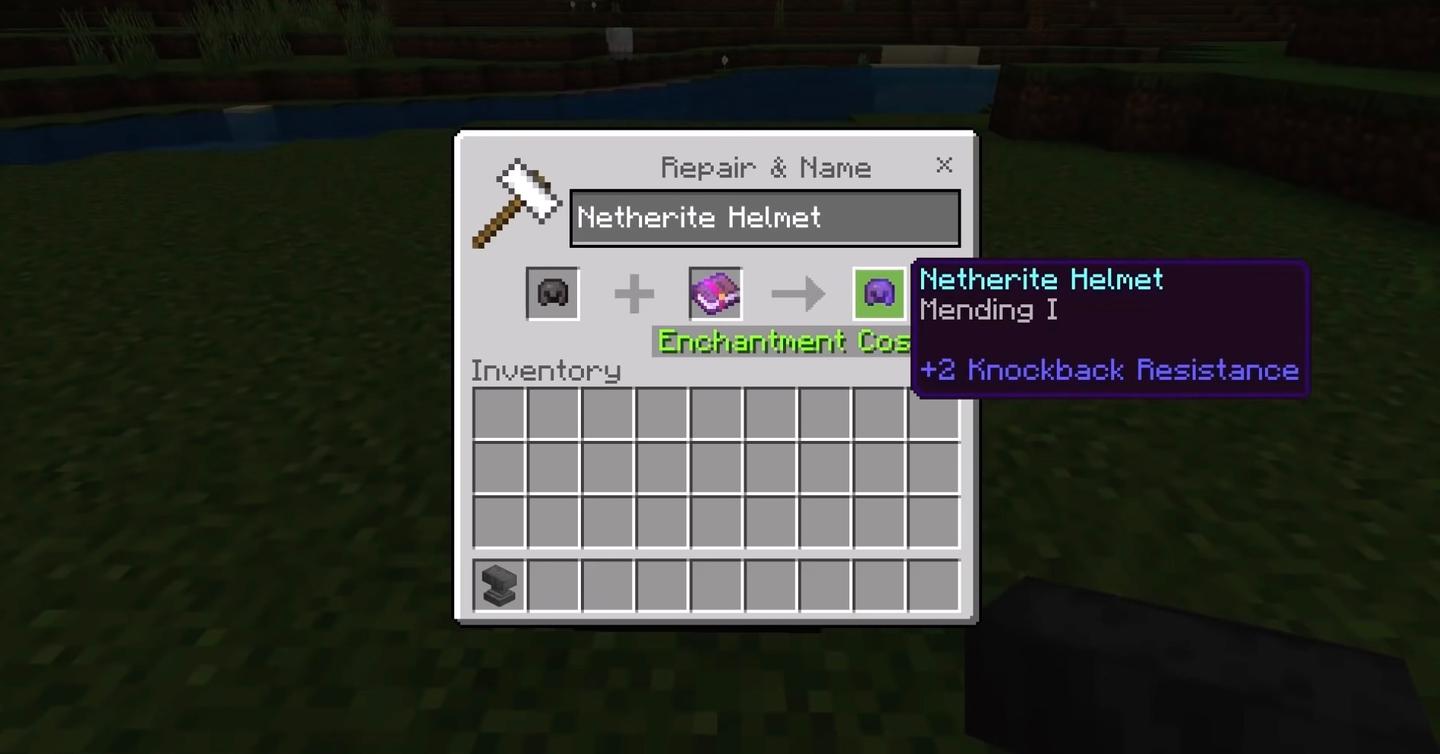Image resolution: width=1440 pixels, height=754 pixels.
Task: Select the Netherite Helmet tooltip title
Action: 1041,280
